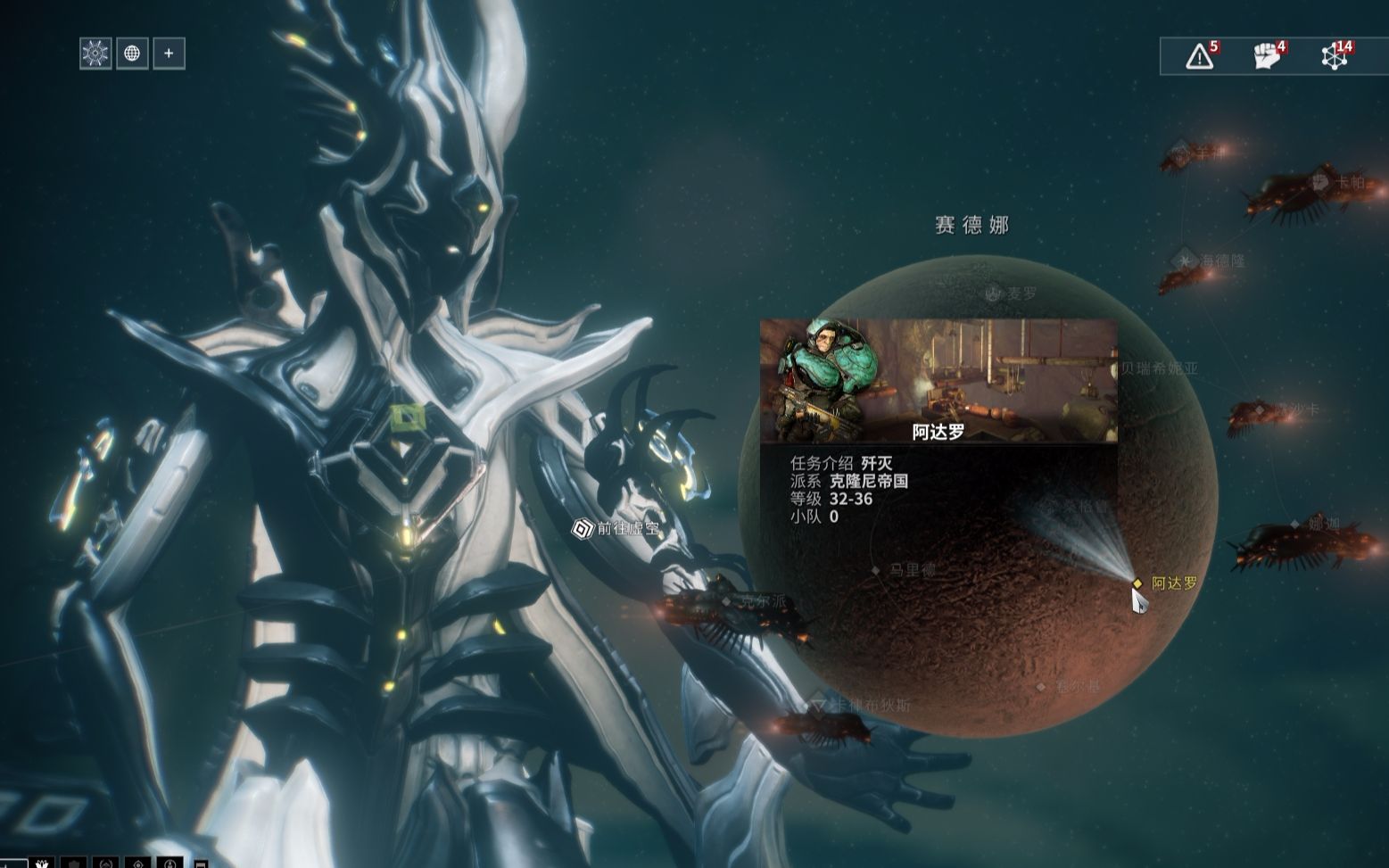Pick the 娜迦 mission node
The height and width of the screenshot is (868, 1389).
[x=1295, y=524]
